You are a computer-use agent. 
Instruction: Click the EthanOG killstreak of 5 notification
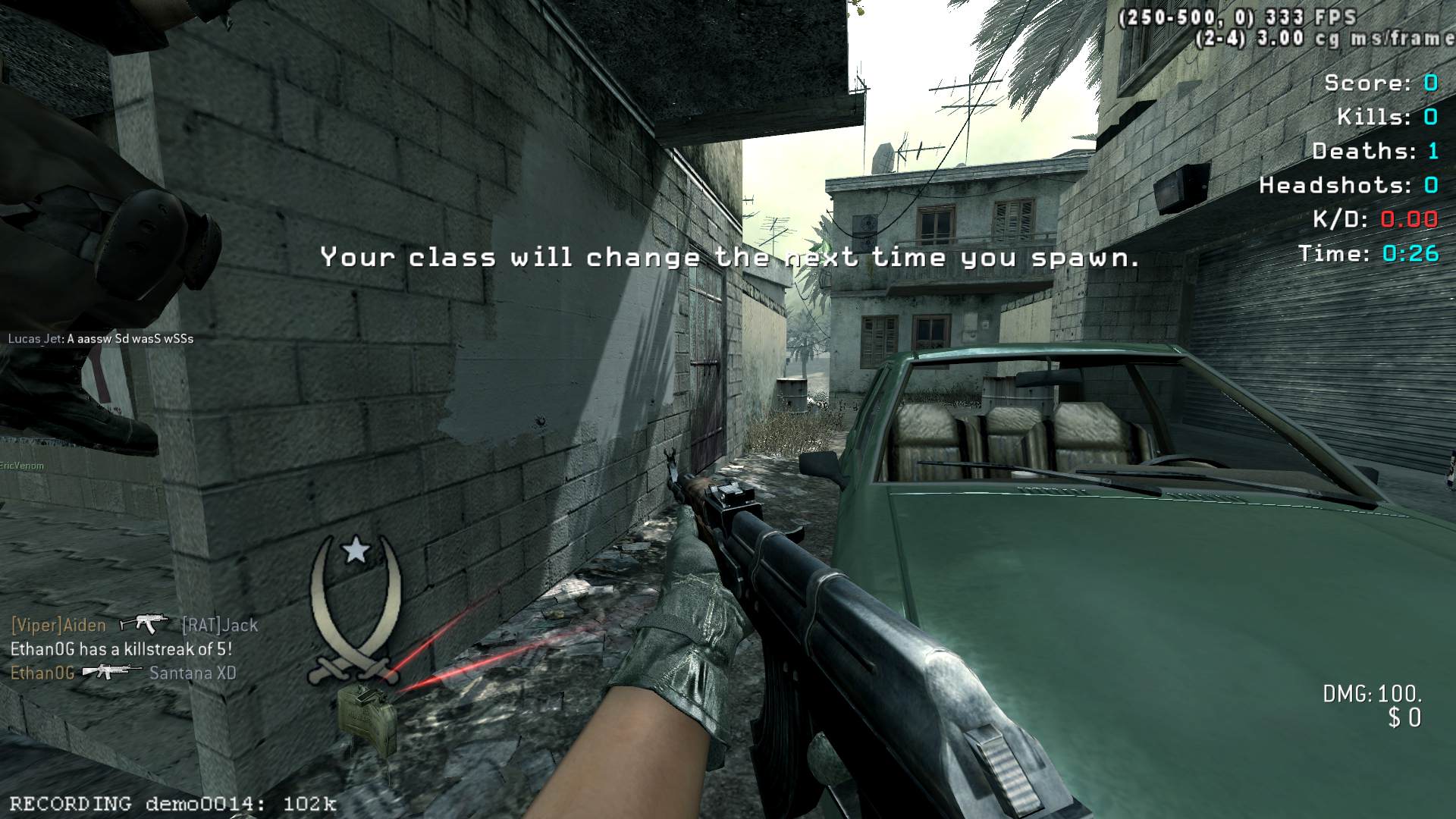click(x=121, y=649)
